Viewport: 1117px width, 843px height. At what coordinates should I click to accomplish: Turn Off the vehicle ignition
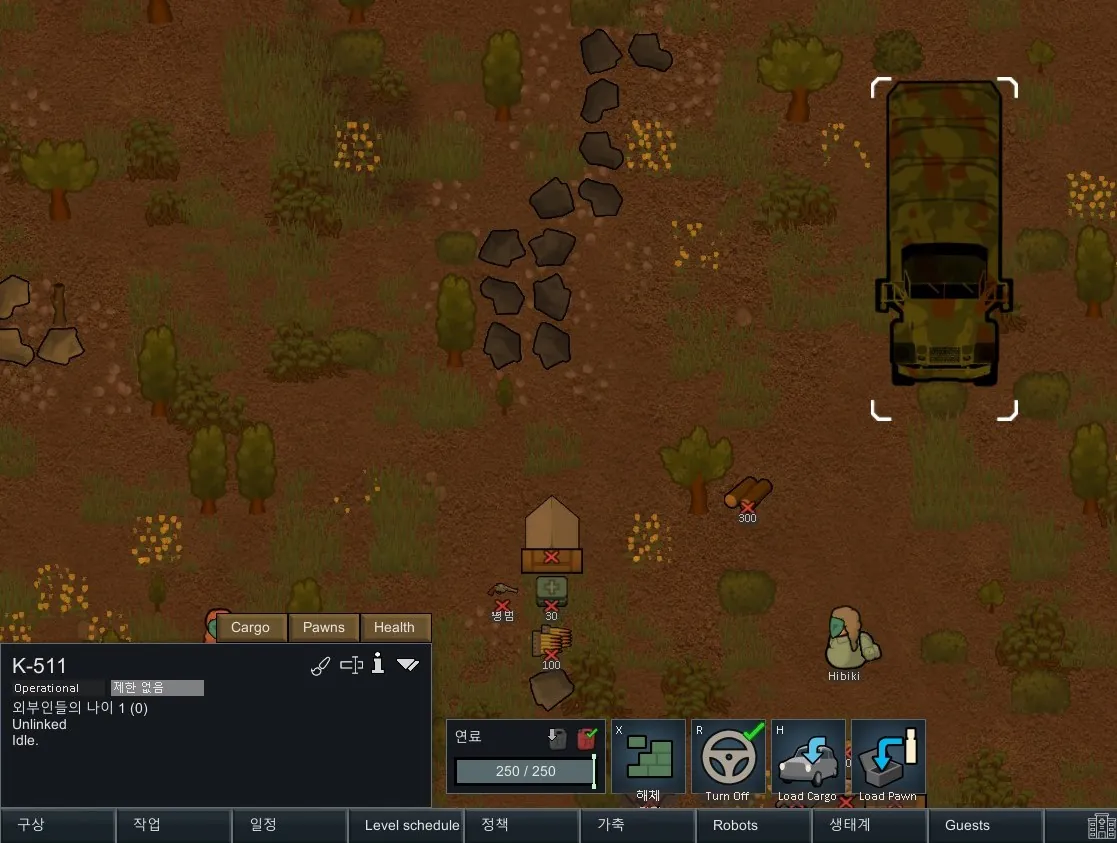[x=727, y=757]
